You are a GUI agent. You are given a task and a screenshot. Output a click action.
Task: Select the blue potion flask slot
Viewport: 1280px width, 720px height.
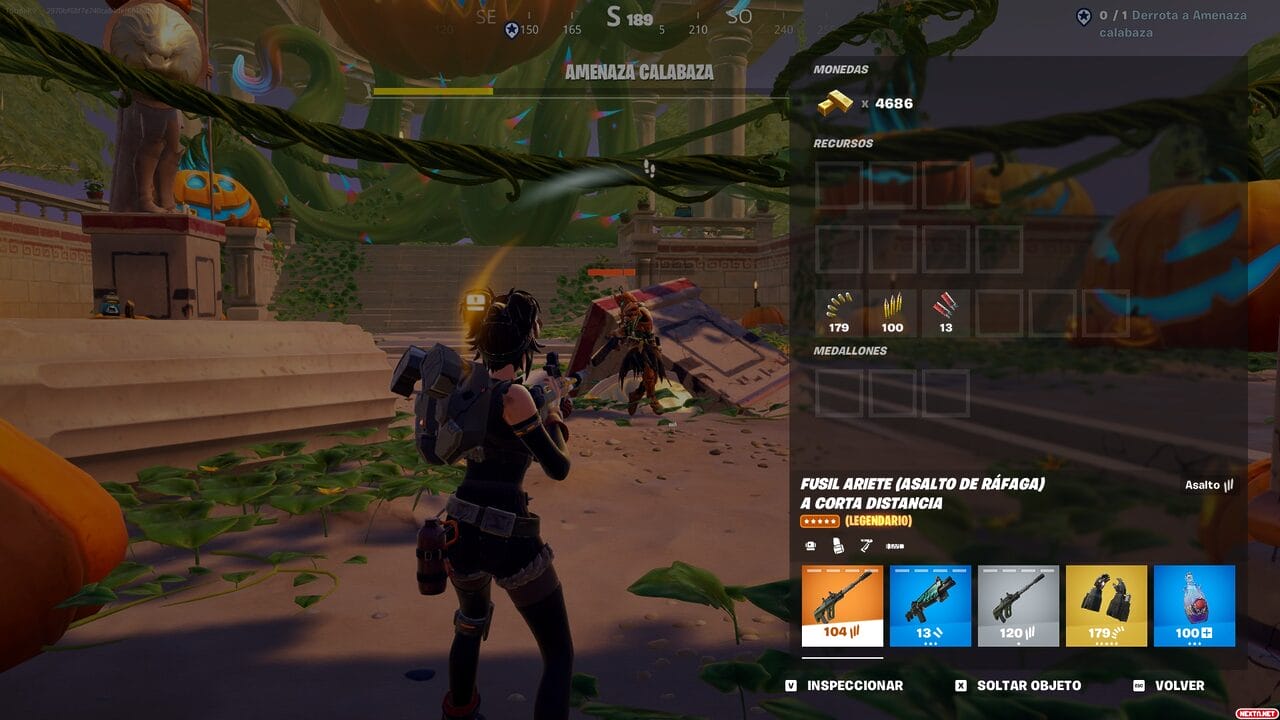point(1194,606)
